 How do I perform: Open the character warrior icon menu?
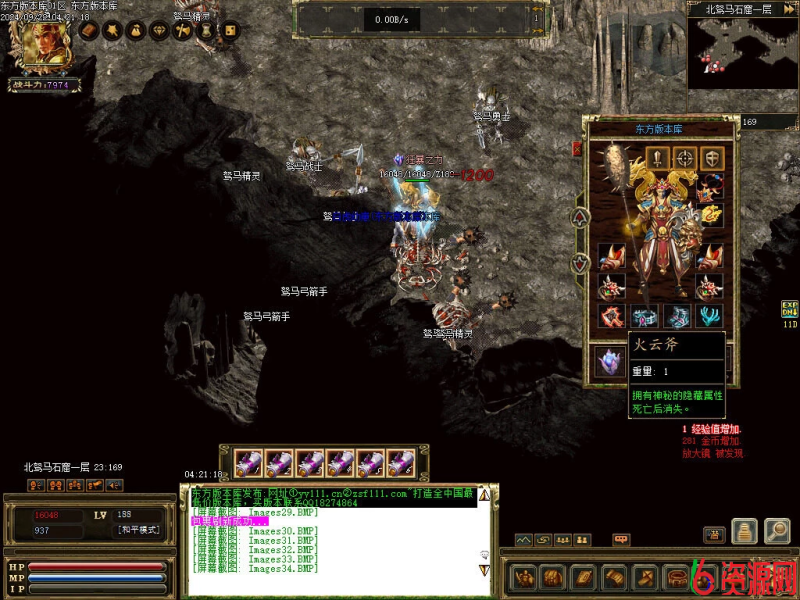(524, 577)
